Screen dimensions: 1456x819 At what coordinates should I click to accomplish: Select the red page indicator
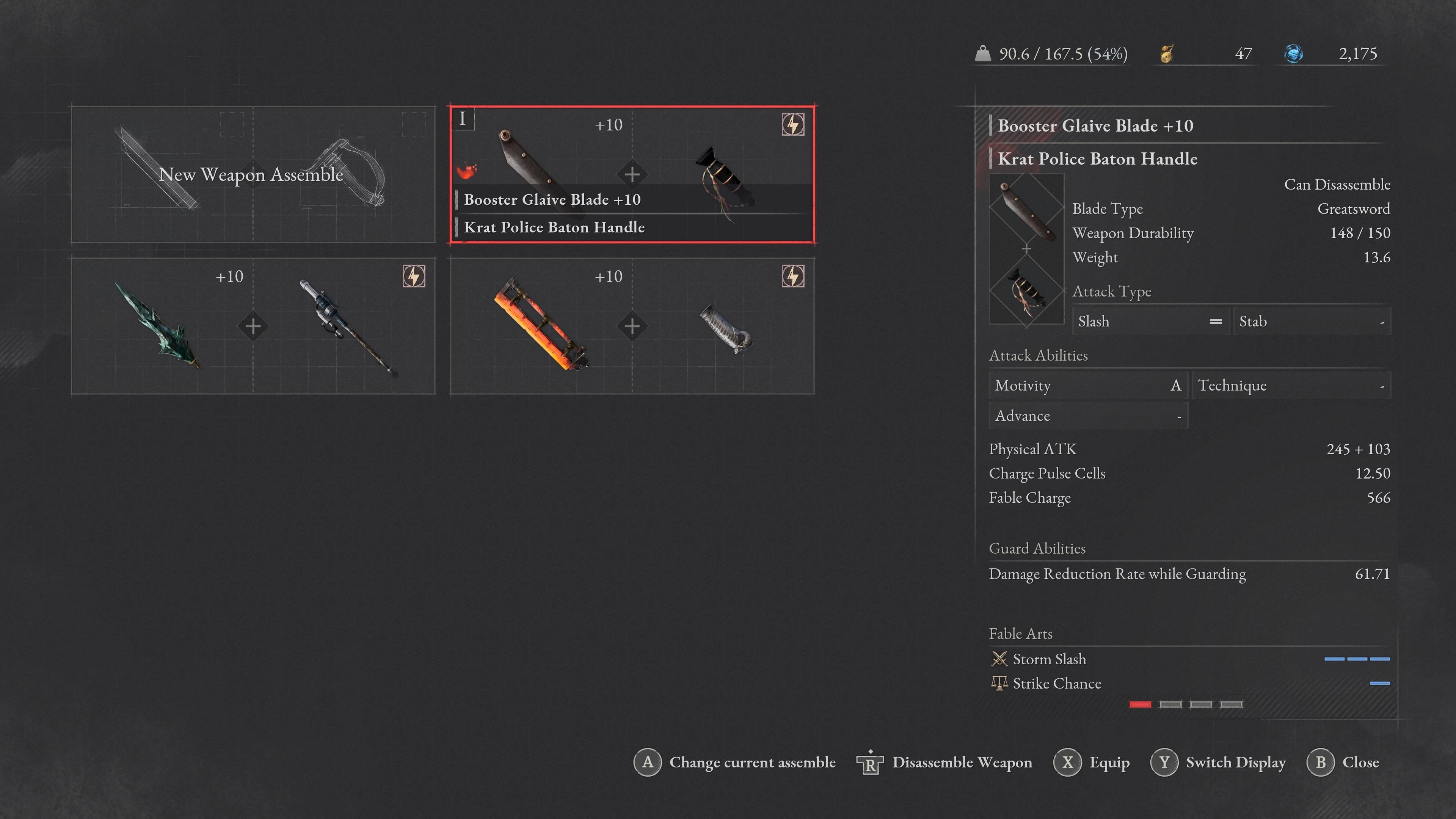1140,704
